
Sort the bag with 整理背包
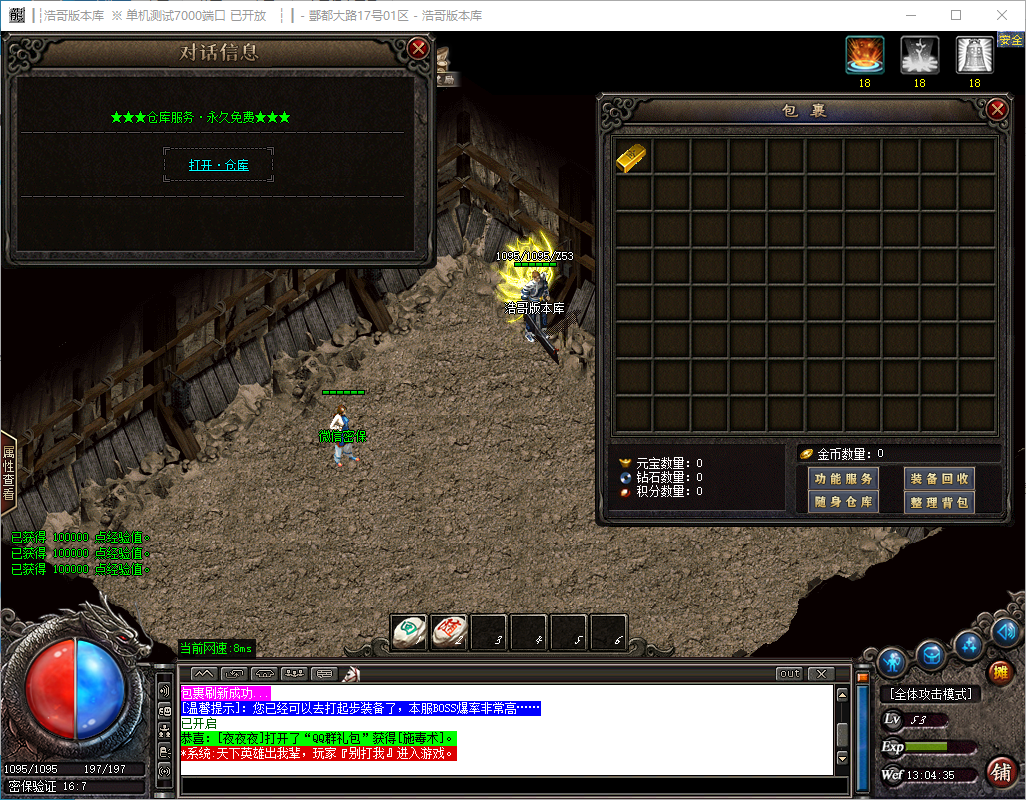coord(939,502)
